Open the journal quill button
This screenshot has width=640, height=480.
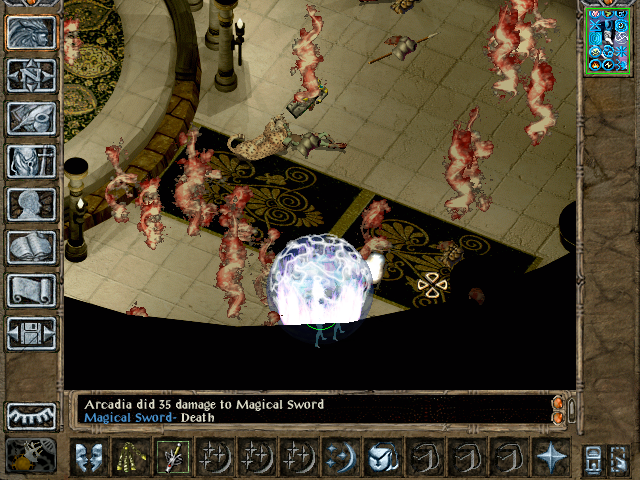pyautogui.click(x=31, y=118)
